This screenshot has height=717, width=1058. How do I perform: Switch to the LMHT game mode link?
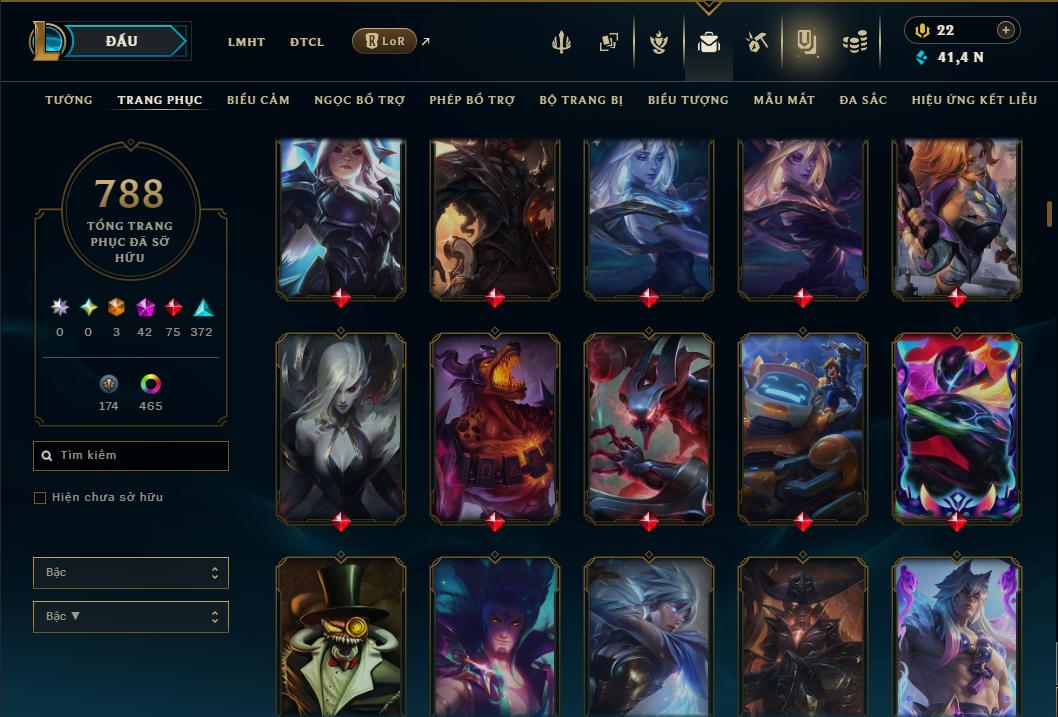coord(246,42)
